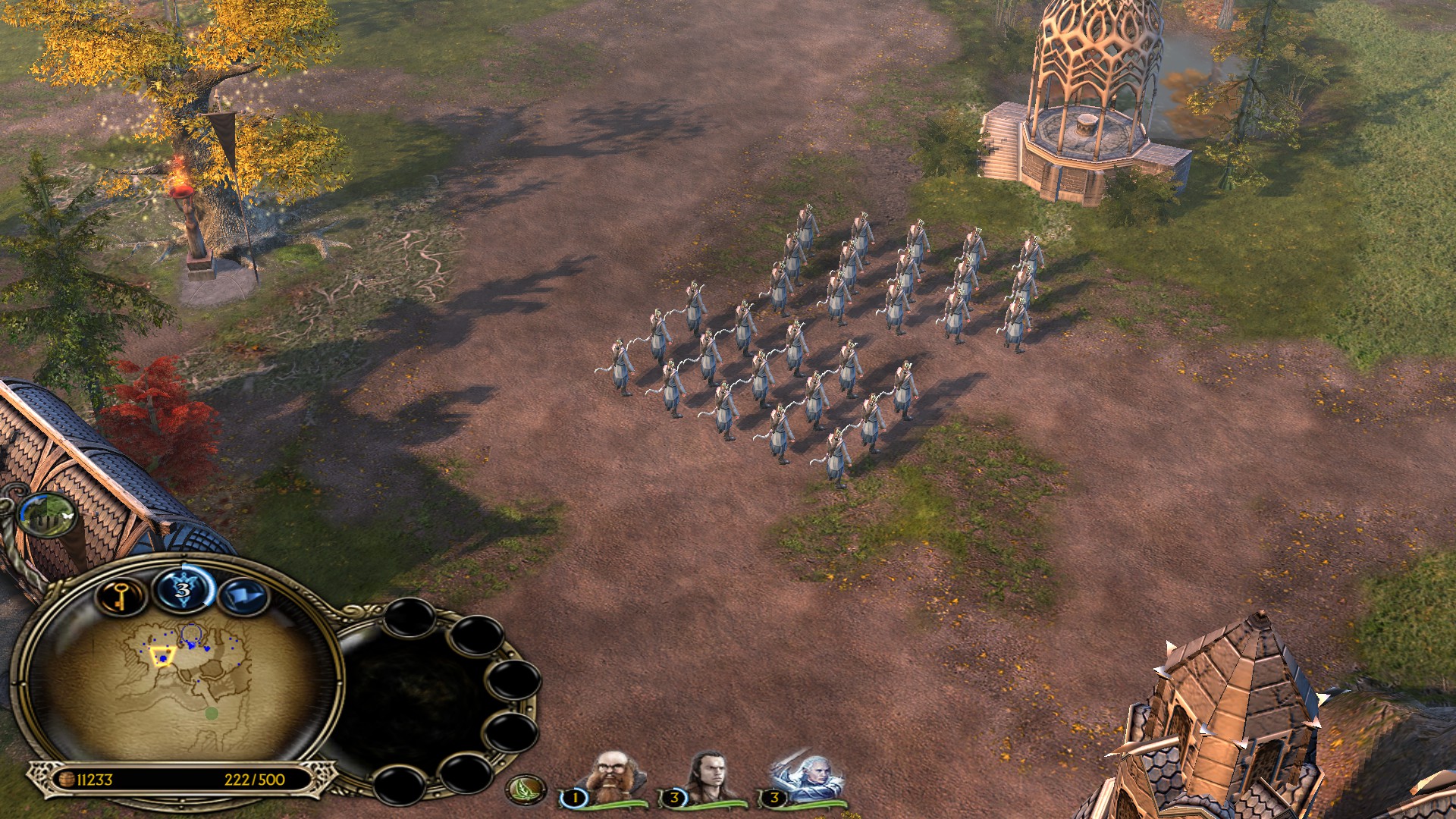This screenshot has width=1456, height=819.
Task: Click the round fortress icon above the minimap
Action: (x=48, y=515)
